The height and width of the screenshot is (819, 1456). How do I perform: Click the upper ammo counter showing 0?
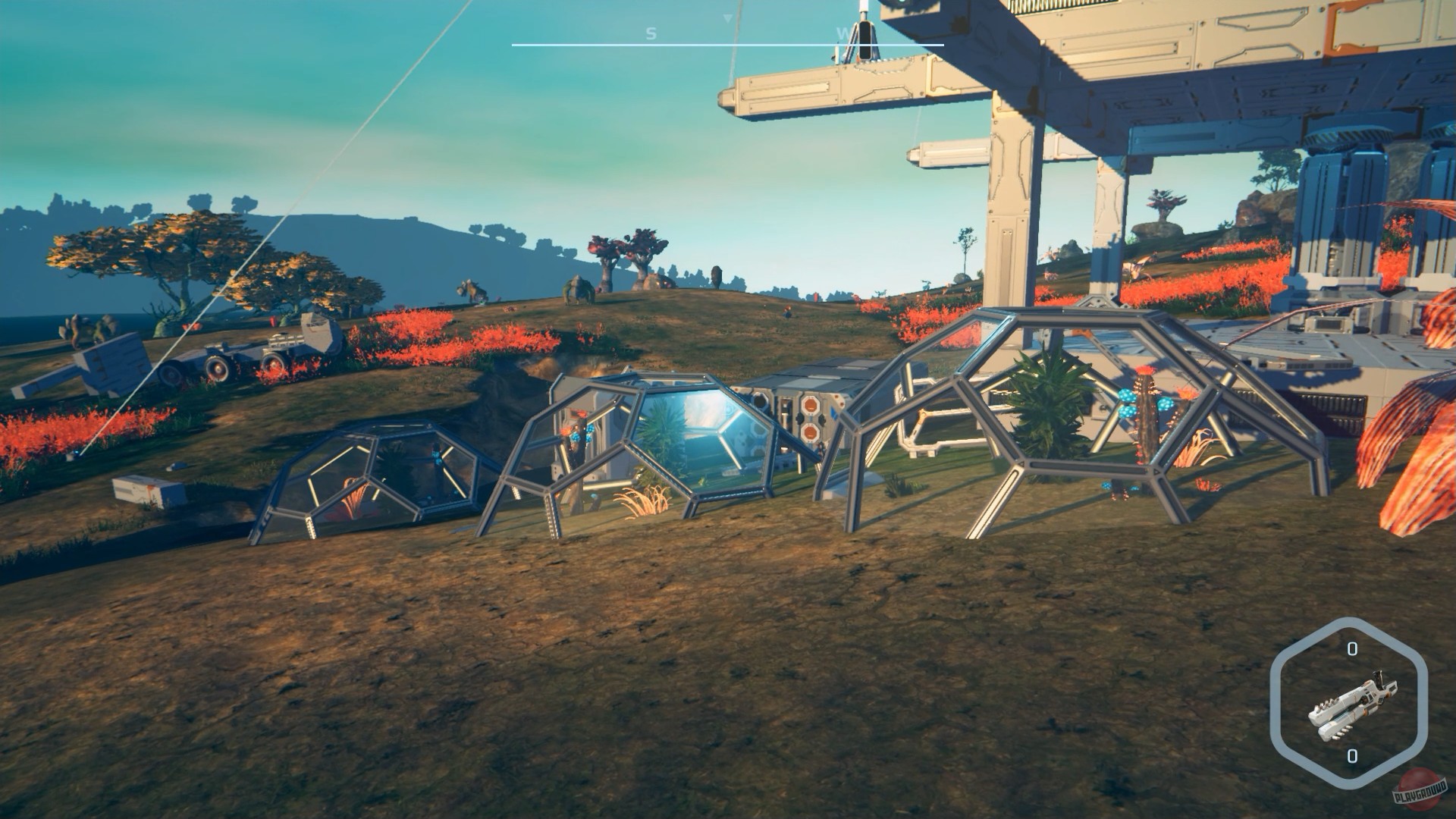coord(1352,648)
